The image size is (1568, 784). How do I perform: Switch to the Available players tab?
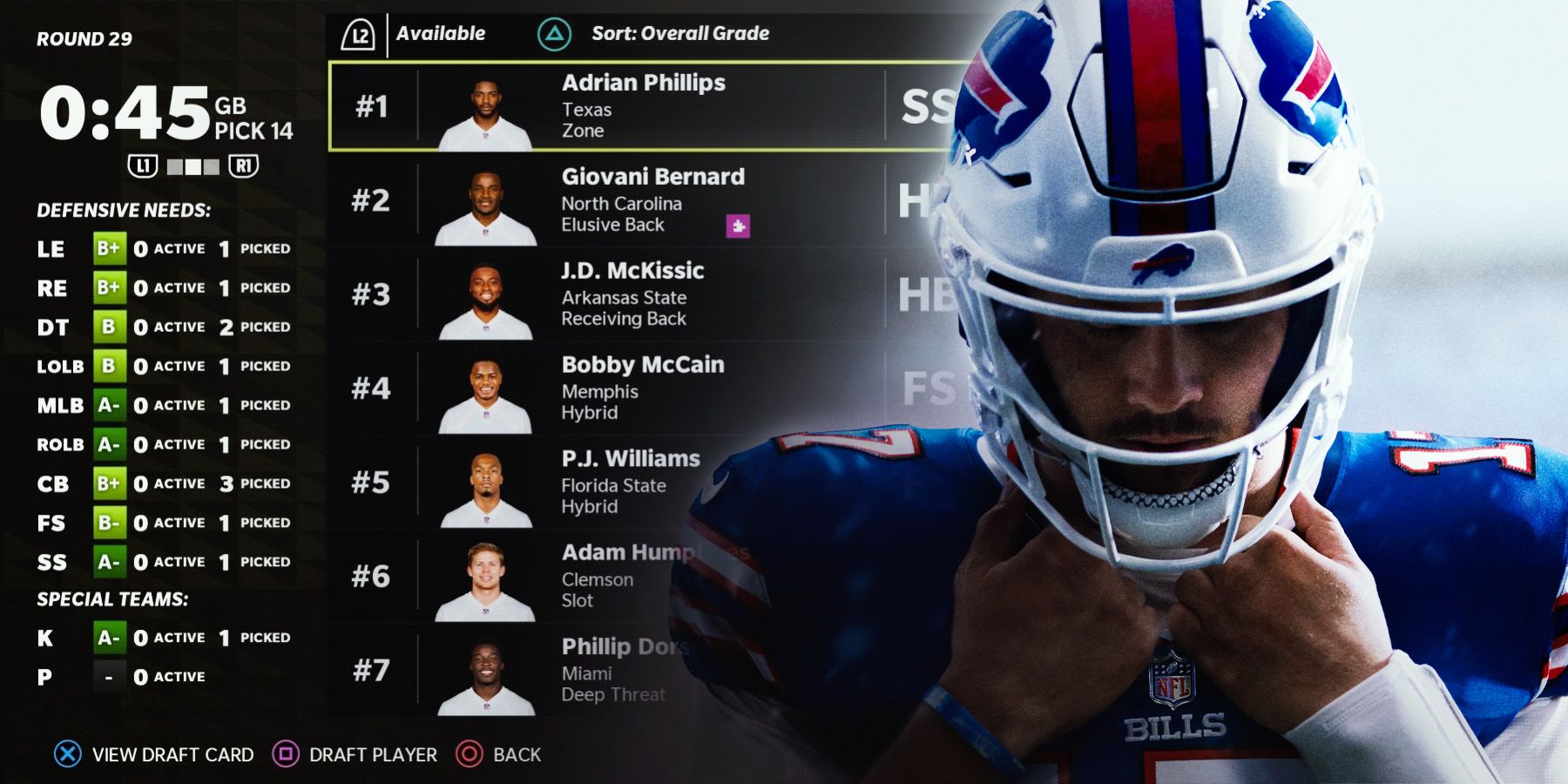point(440,34)
